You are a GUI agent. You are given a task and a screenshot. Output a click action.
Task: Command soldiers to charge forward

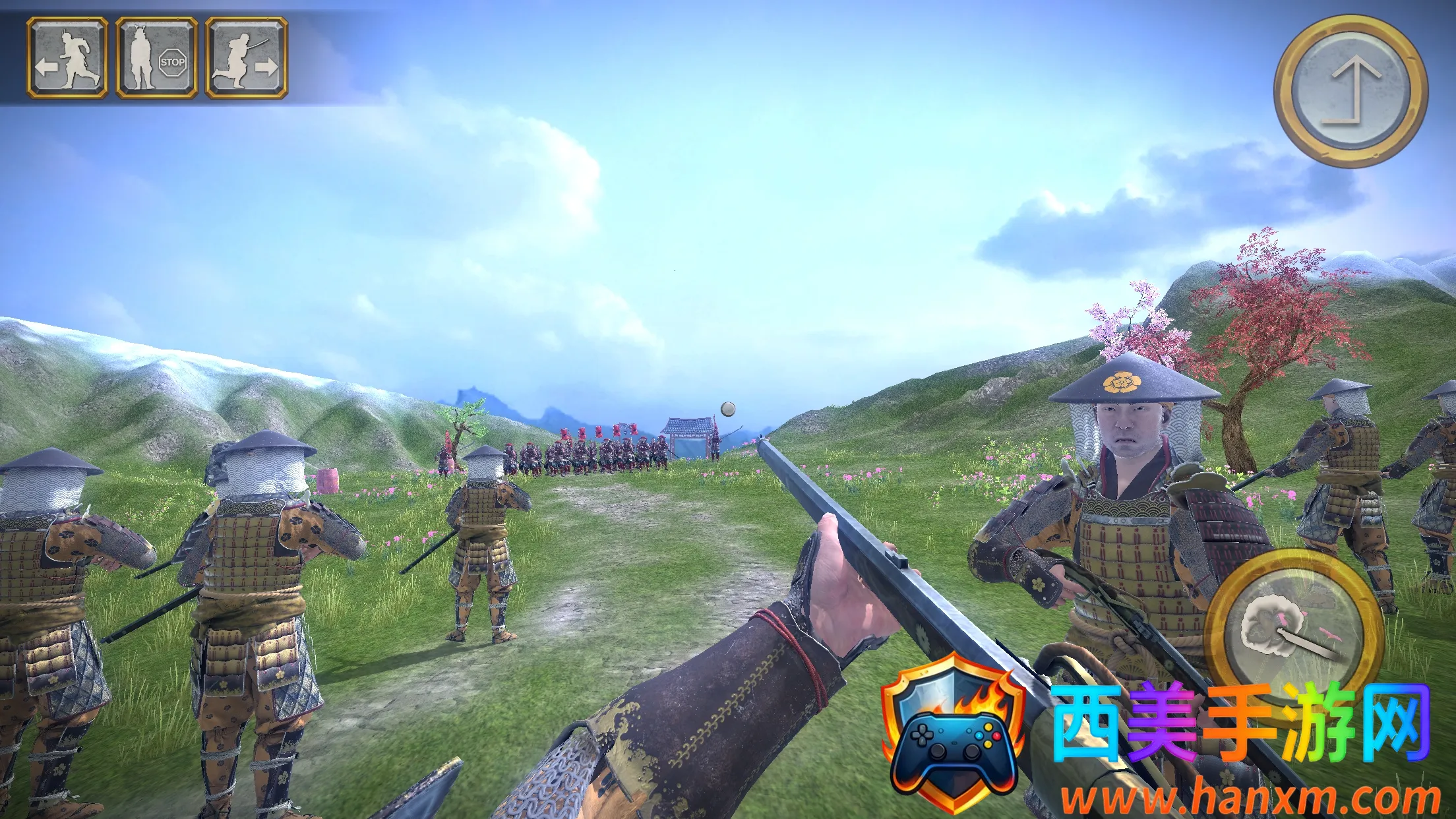click(246, 59)
